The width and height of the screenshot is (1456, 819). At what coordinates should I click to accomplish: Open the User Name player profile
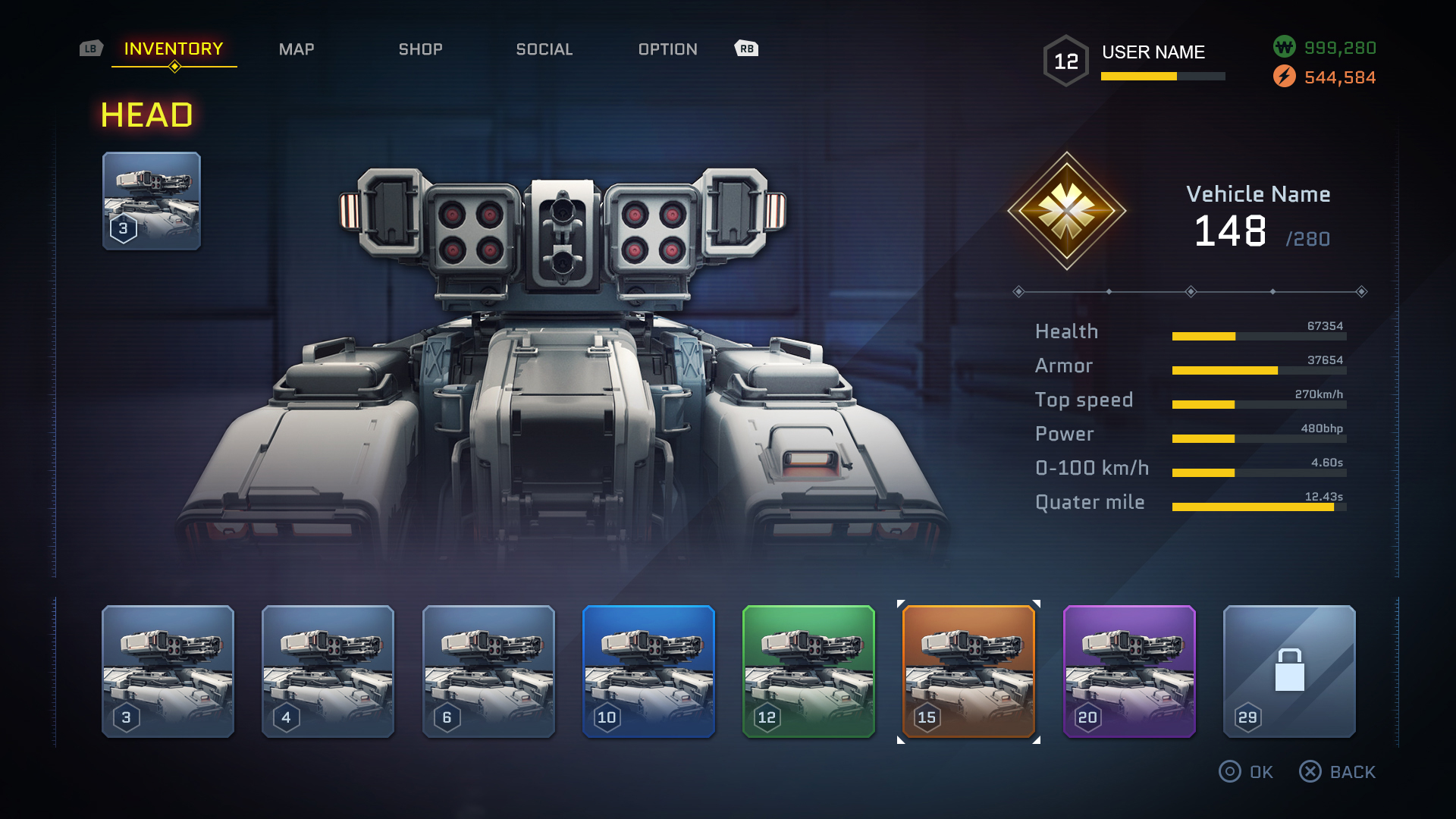(x=1153, y=52)
